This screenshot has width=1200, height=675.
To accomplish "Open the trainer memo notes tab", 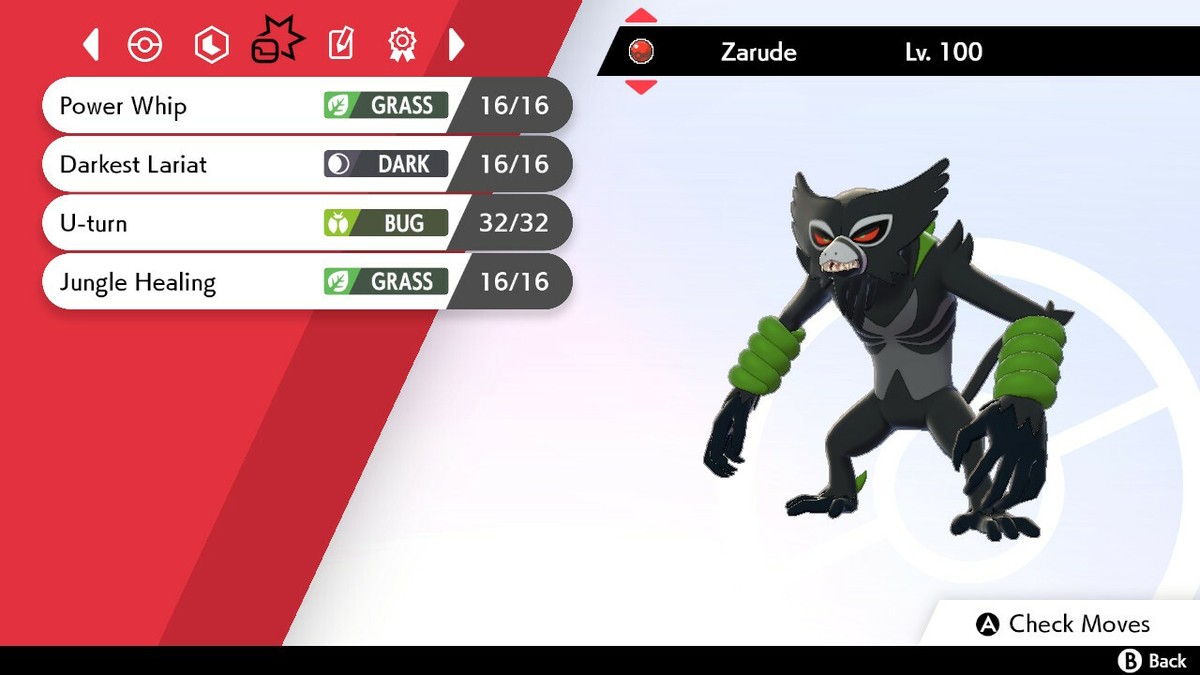I will click(x=340, y=44).
